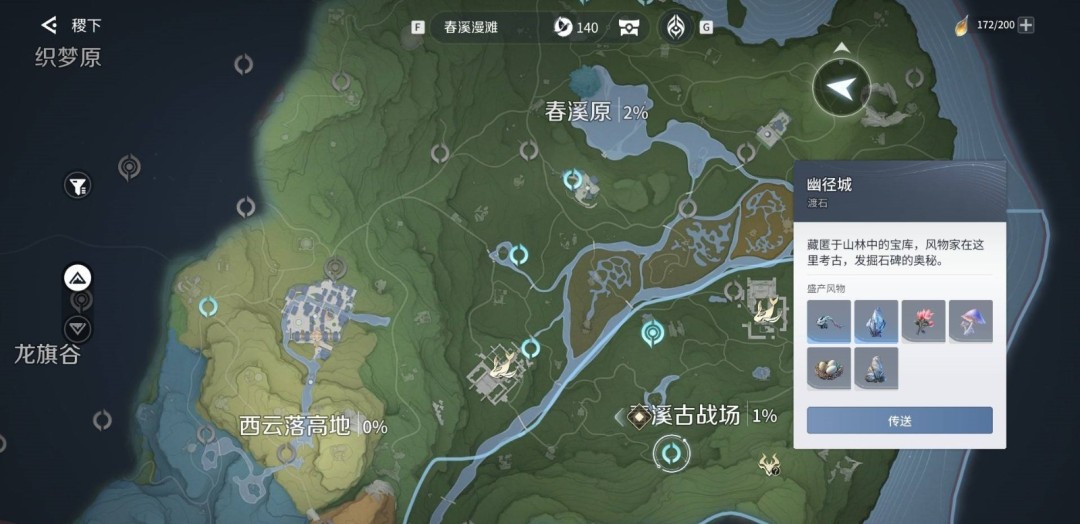The image size is (1080, 524).
Task: Select the bird nest eggs item
Action: click(x=829, y=367)
